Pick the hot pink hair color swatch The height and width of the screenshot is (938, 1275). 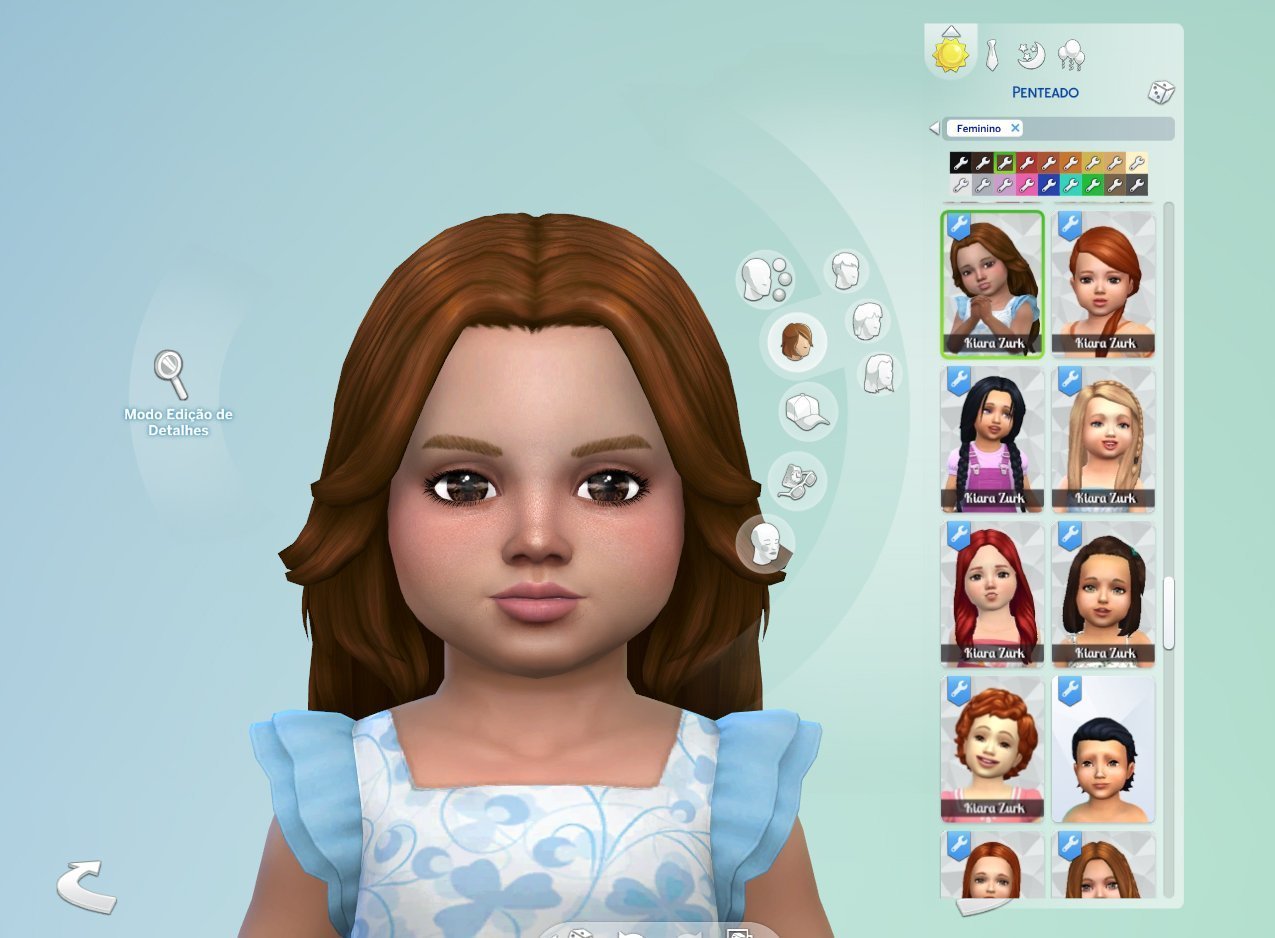[x=1026, y=185]
